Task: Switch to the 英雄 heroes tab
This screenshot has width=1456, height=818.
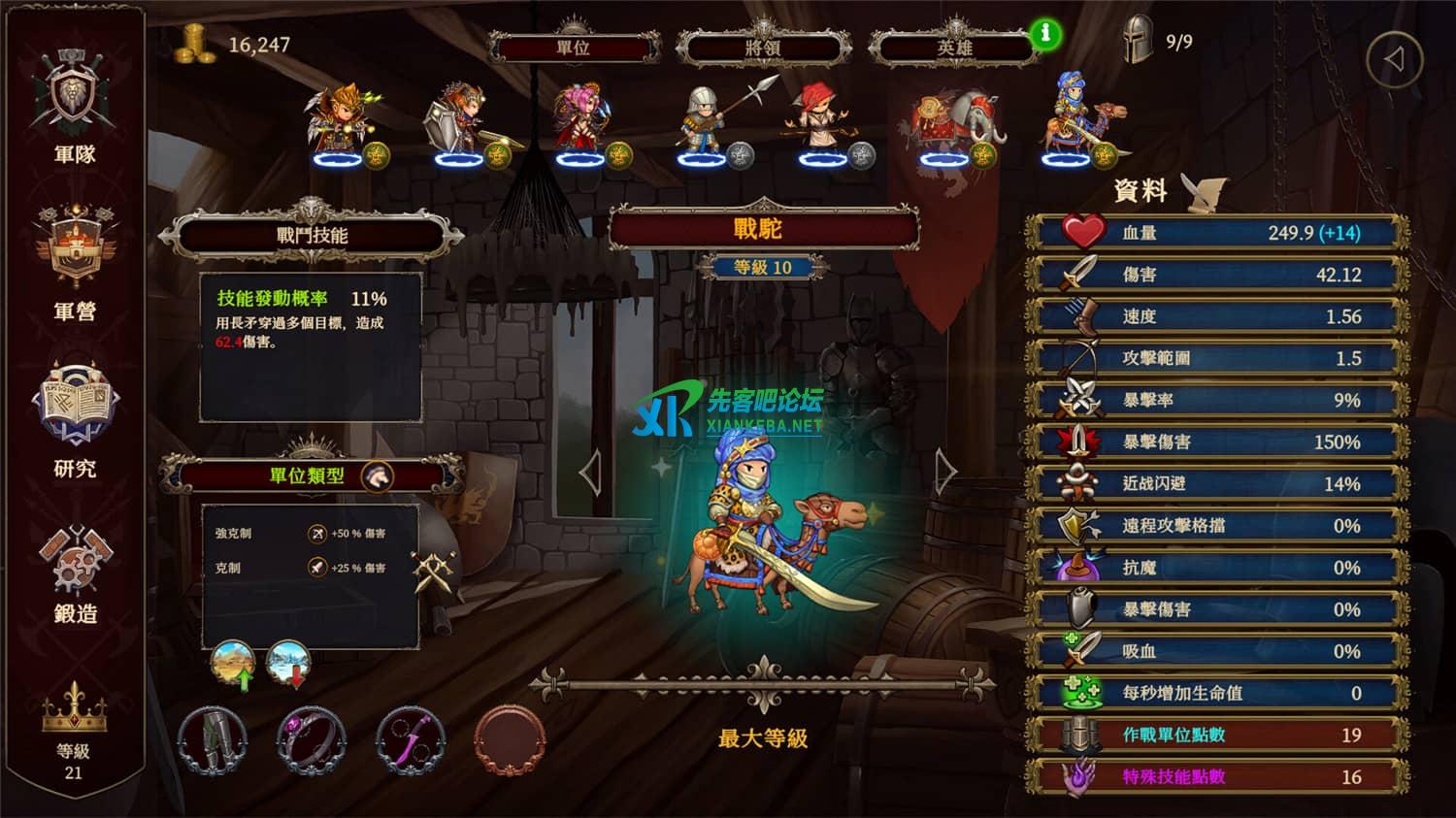Action: tap(953, 47)
